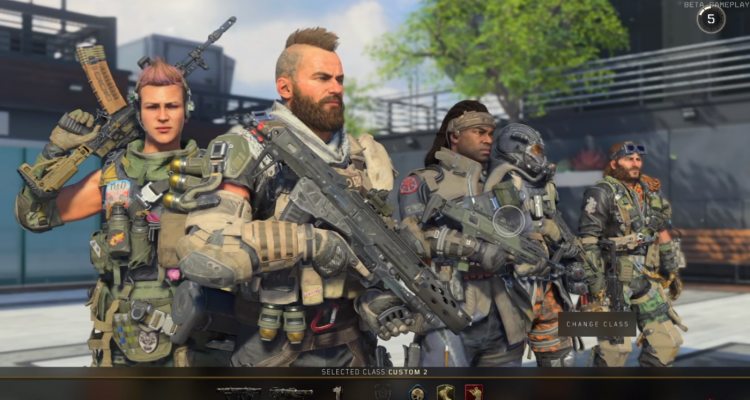Open the Change Class button
The width and height of the screenshot is (750, 400).
pyautogui.click(x=596, y=324)
